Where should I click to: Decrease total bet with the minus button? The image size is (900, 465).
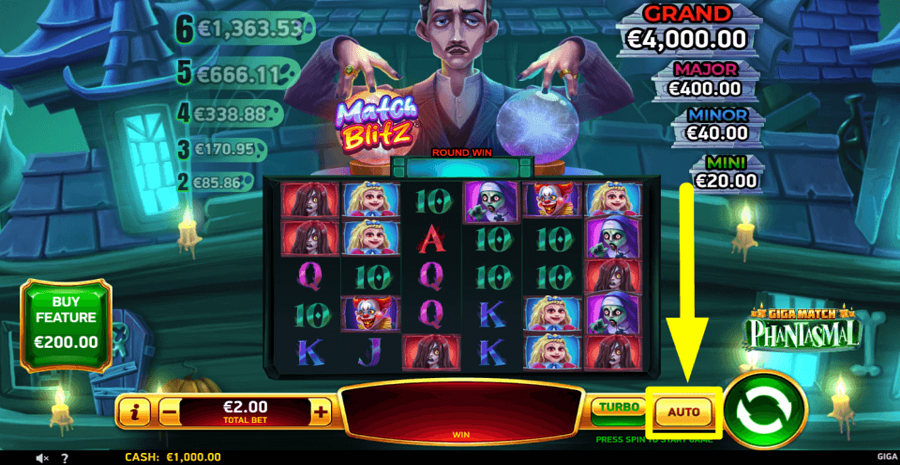pos(169,410)
